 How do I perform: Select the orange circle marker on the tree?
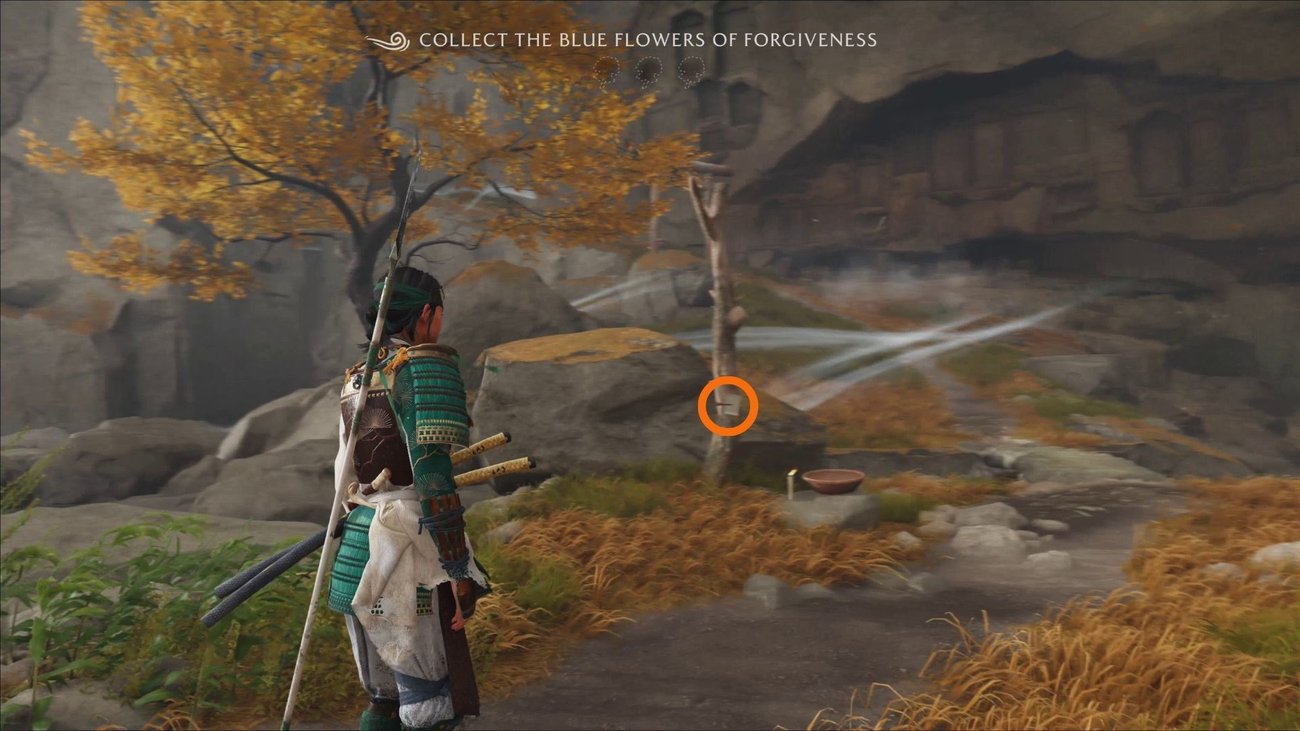(x=727, y=406)
